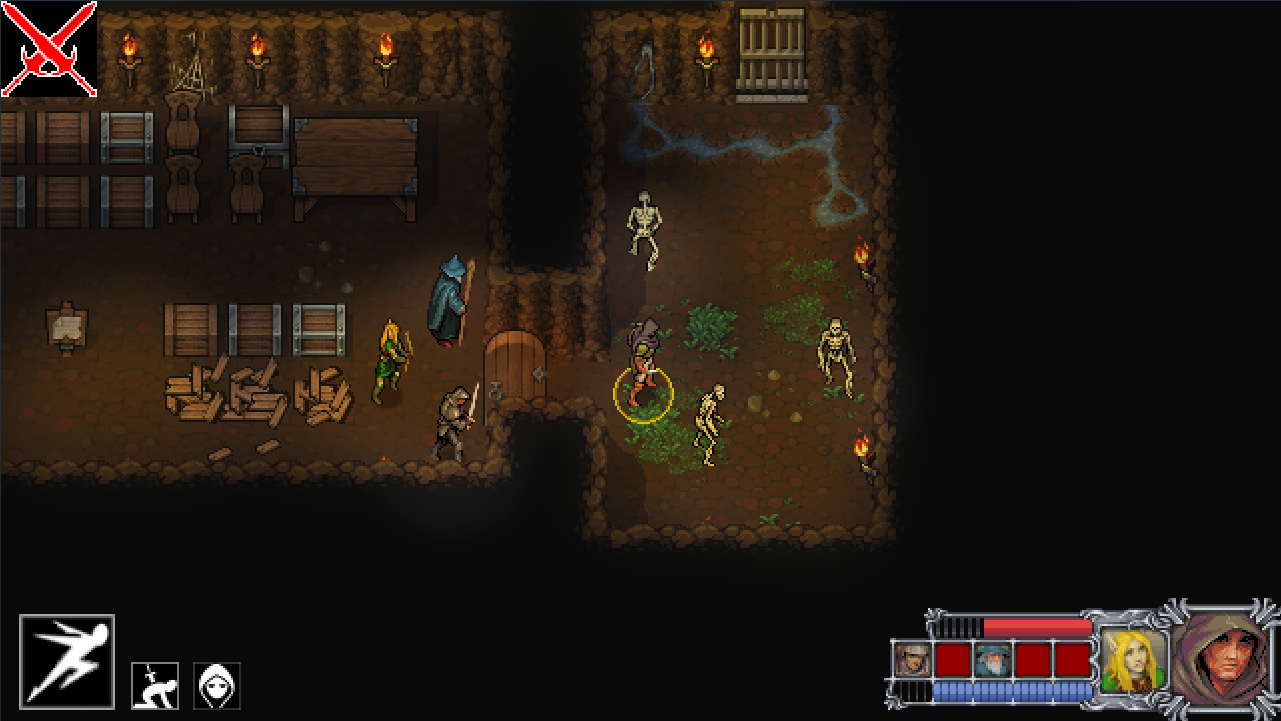This screenshot has width=1281, height=721.
Task: Choose the helmeted warrior portrait
Action: tap(913, 660)
